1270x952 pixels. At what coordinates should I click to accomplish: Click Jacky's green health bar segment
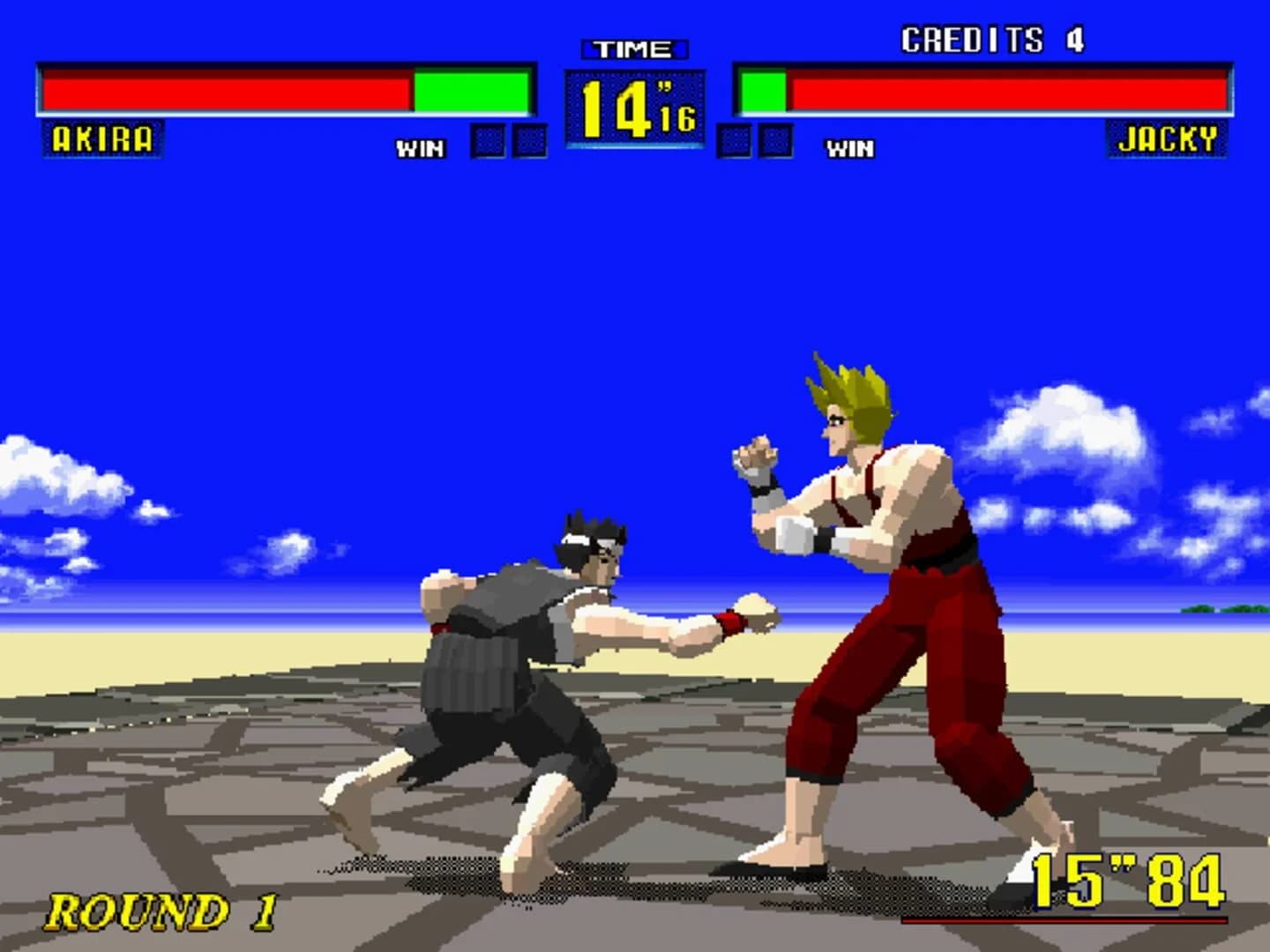tap(764, 89)
